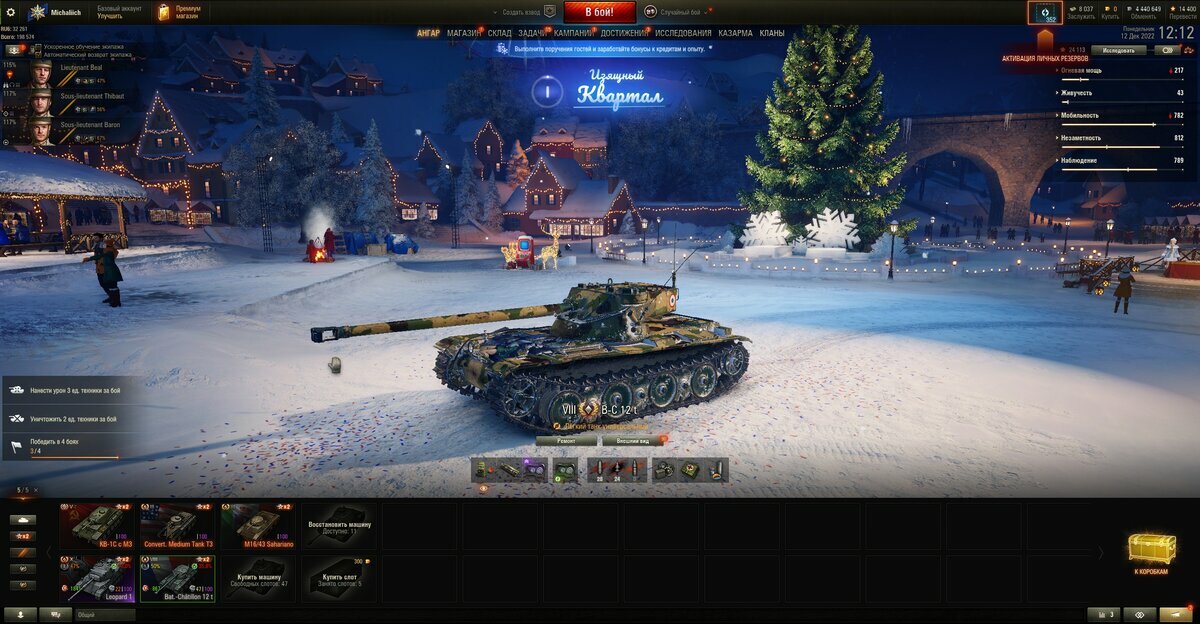This screenshot has height=624, width=1200.
Task: Open the Магазин tab
Action: [x=463, y=33]
